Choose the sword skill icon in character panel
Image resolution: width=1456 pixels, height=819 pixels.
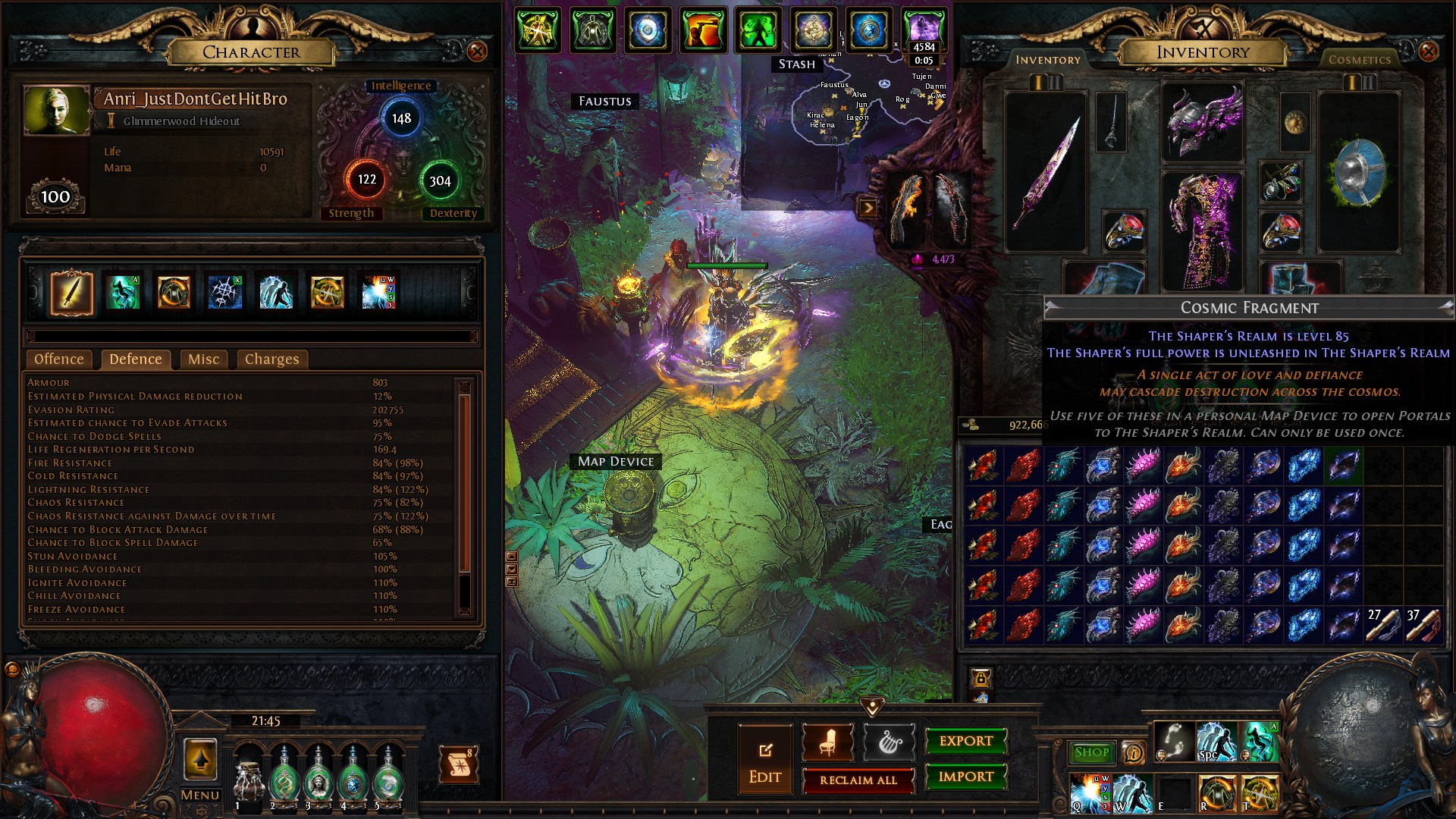pos(72,293)
